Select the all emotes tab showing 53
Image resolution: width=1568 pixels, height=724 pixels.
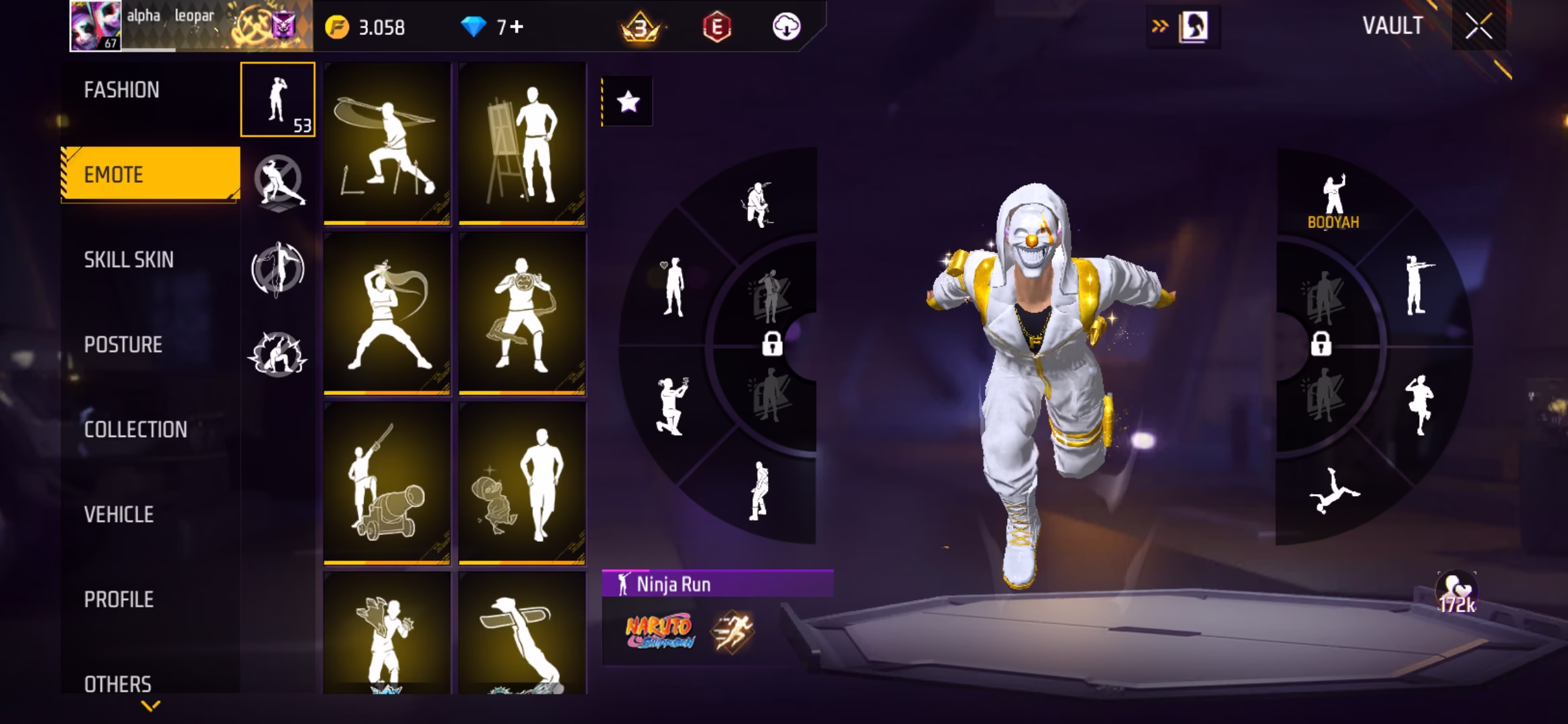click(277, 99)
